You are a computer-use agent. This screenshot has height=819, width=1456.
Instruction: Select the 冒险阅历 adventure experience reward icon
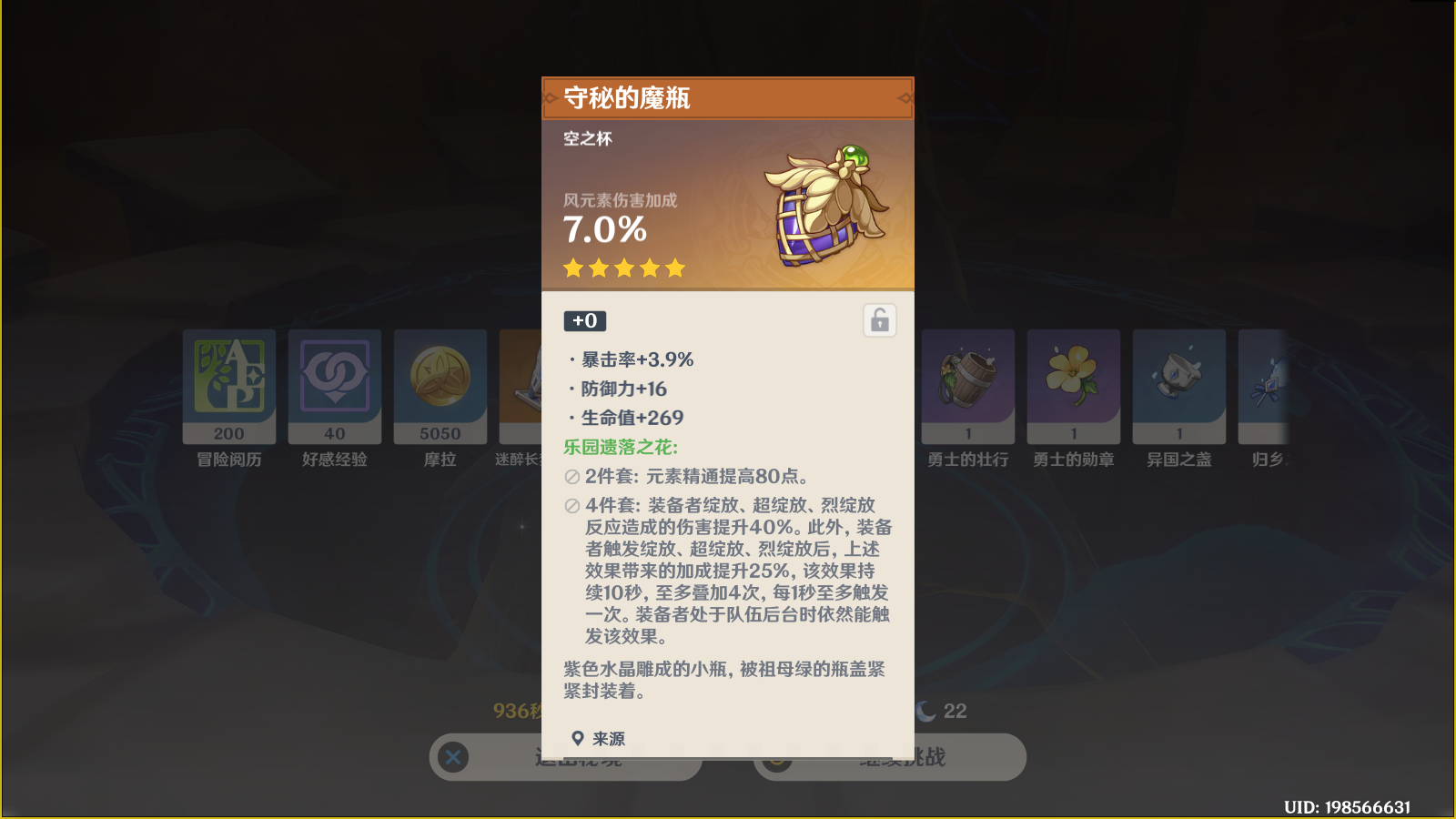[x=228, y=382]
